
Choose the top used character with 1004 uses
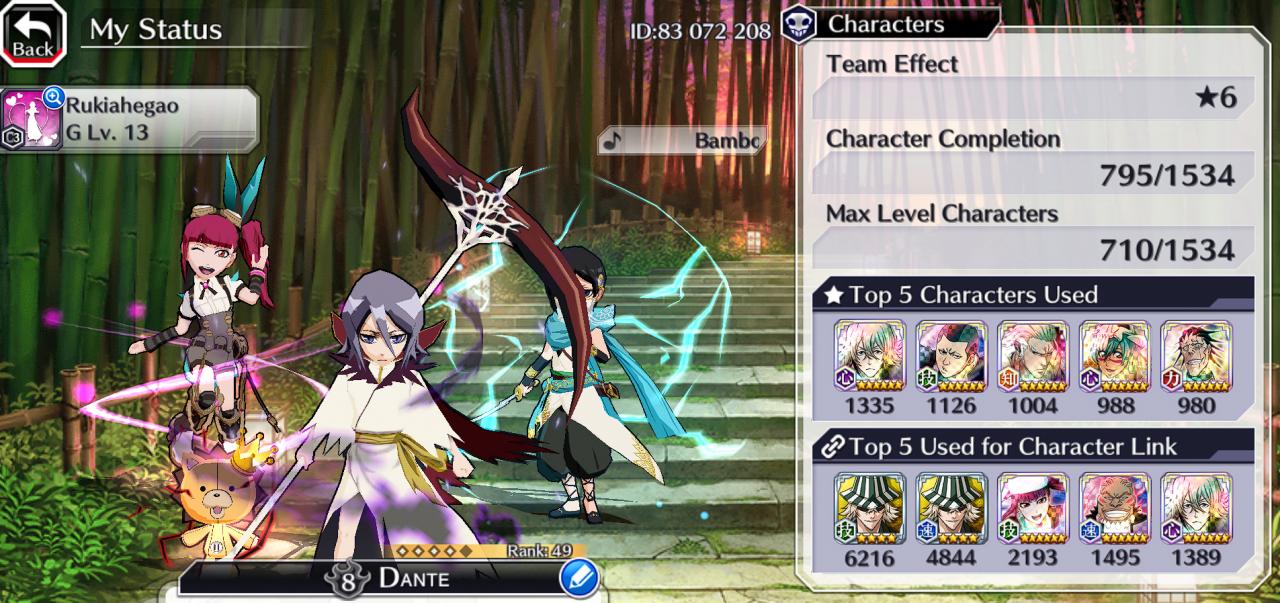click(1033, 357)
